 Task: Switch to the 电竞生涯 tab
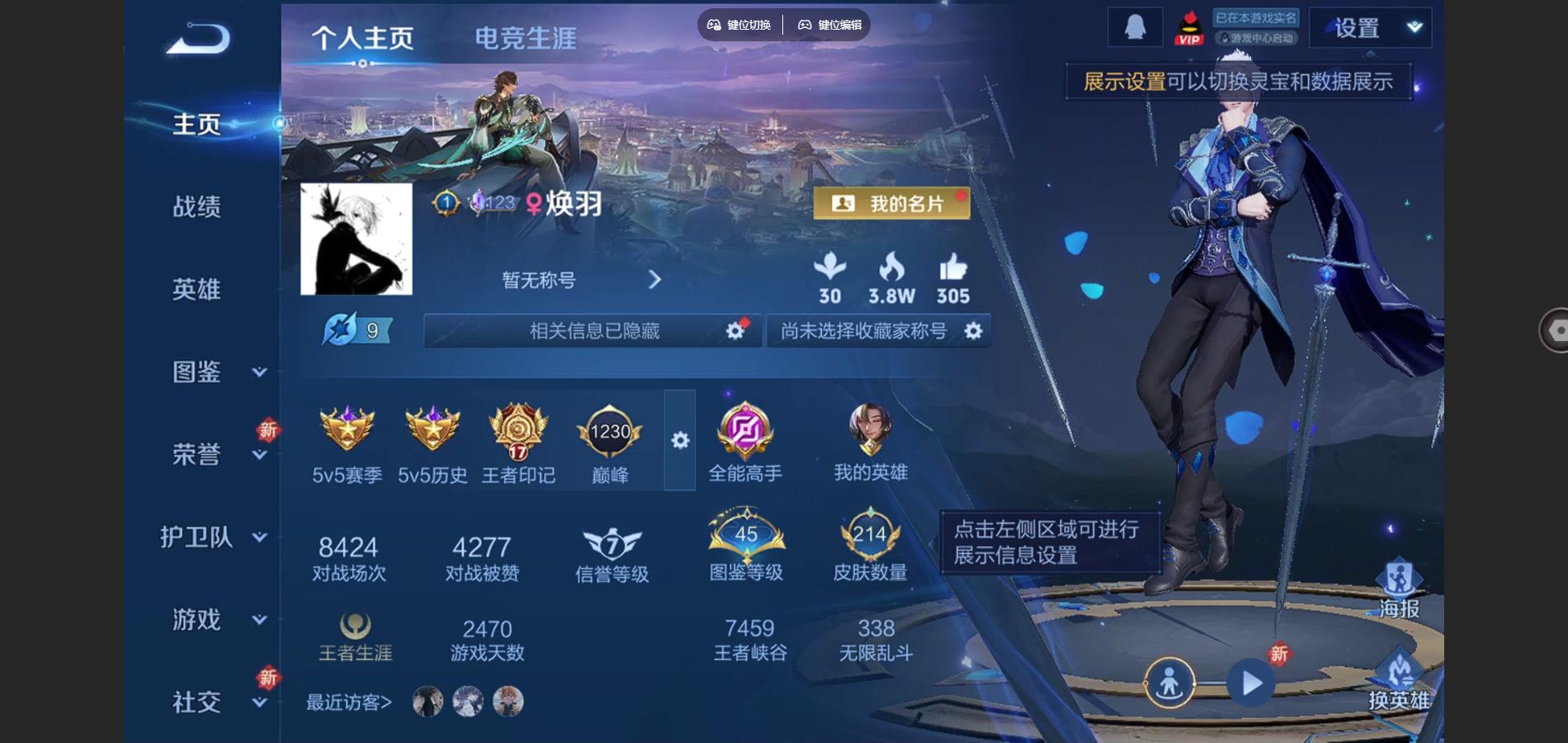click(x=526, y=37)
